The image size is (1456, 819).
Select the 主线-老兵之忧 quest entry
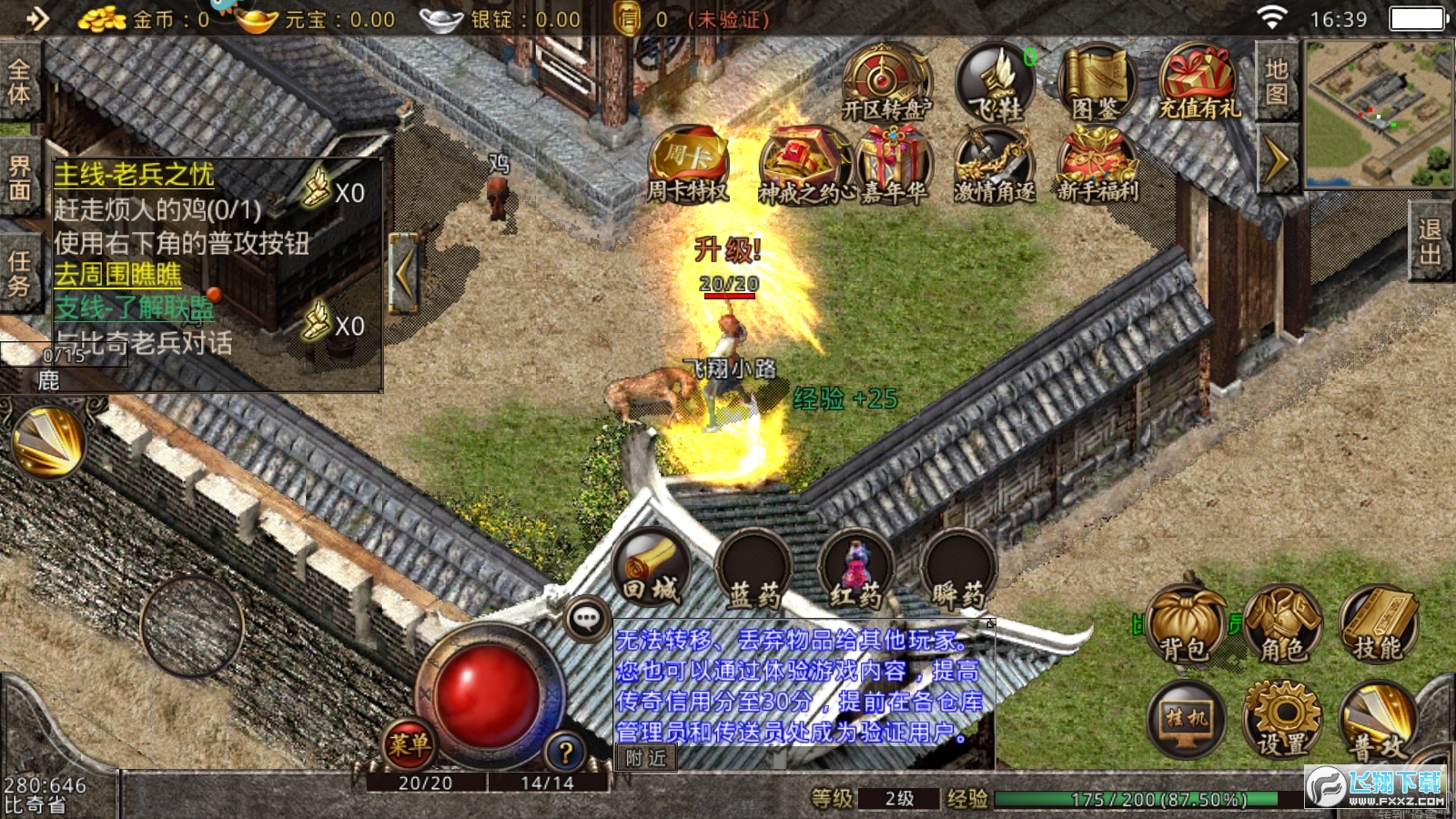[x=134, y=175]
